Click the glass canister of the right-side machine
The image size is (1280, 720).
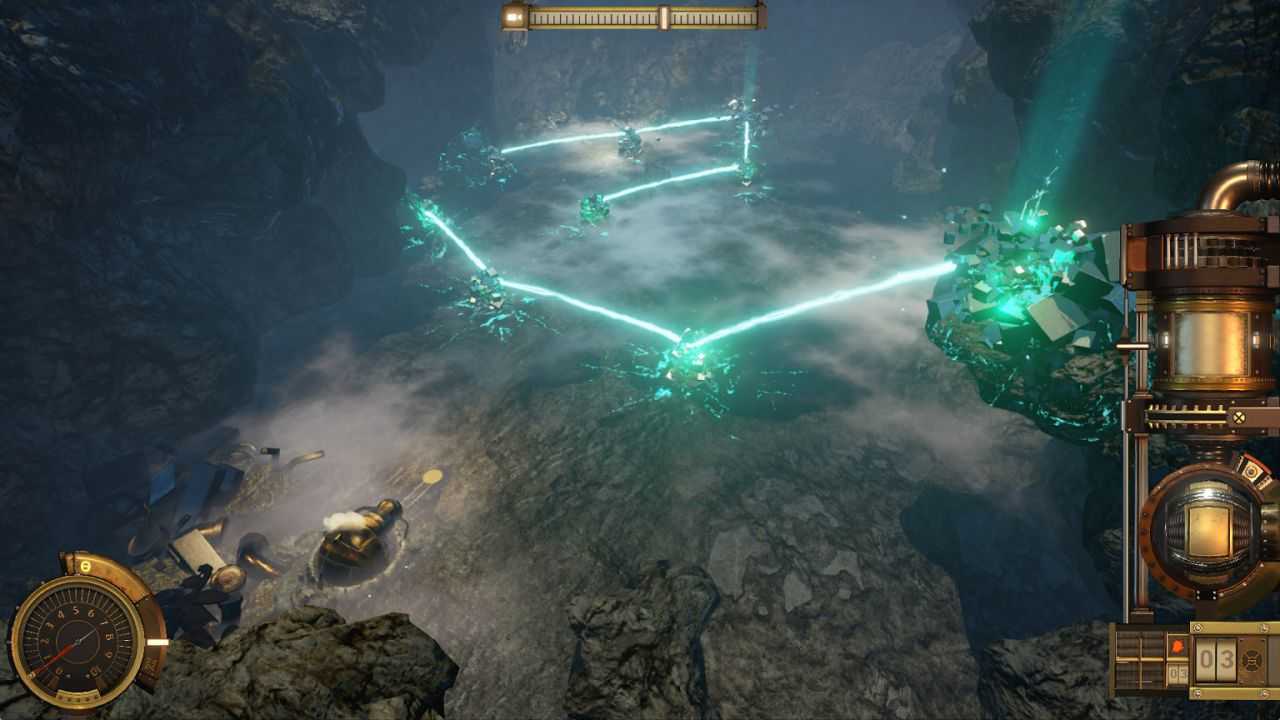(x=1210, y=342)
